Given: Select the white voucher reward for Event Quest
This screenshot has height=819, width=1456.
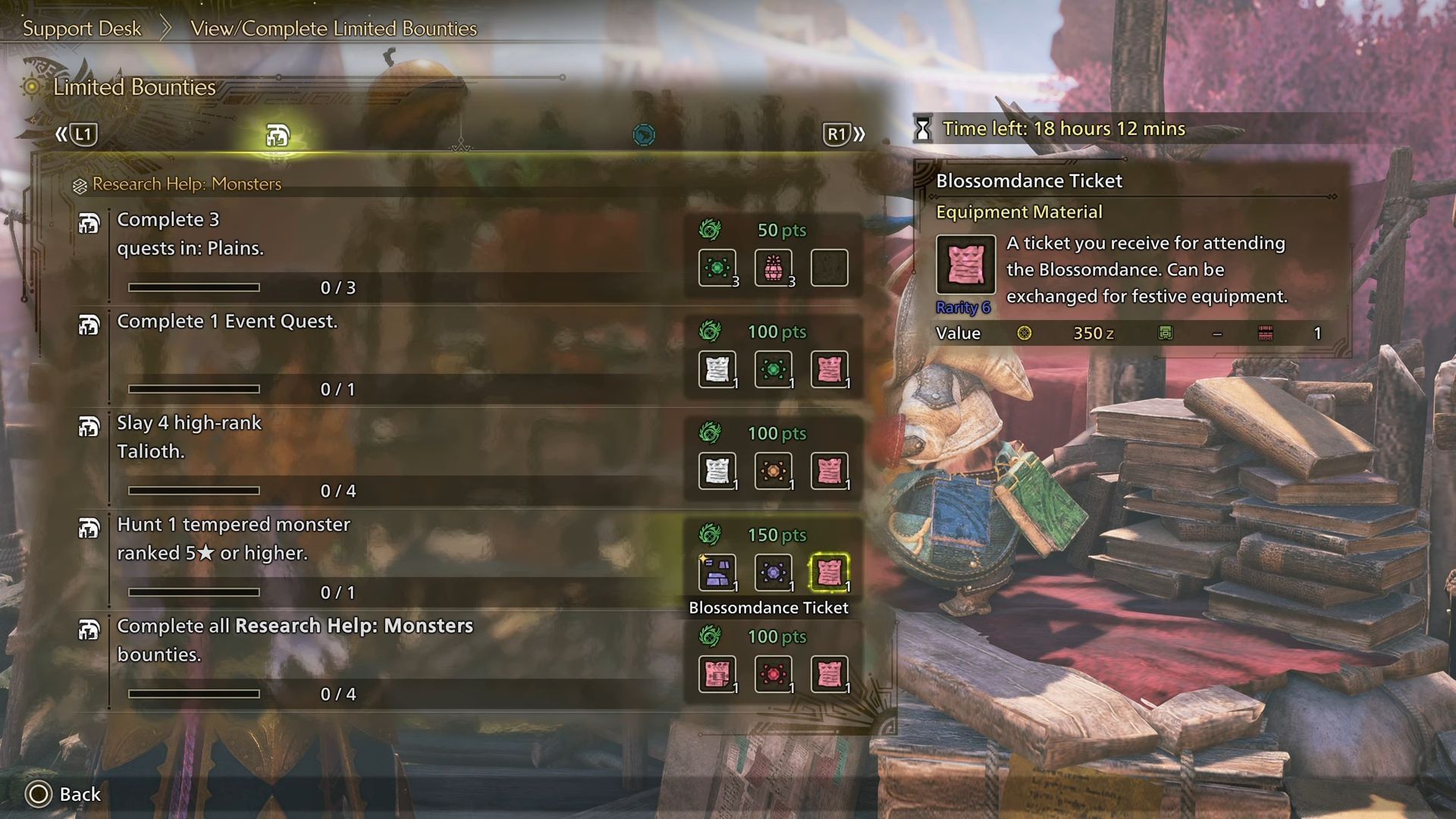Looking at the screenshot, I should pyautogui.click(x=717, y=369).
